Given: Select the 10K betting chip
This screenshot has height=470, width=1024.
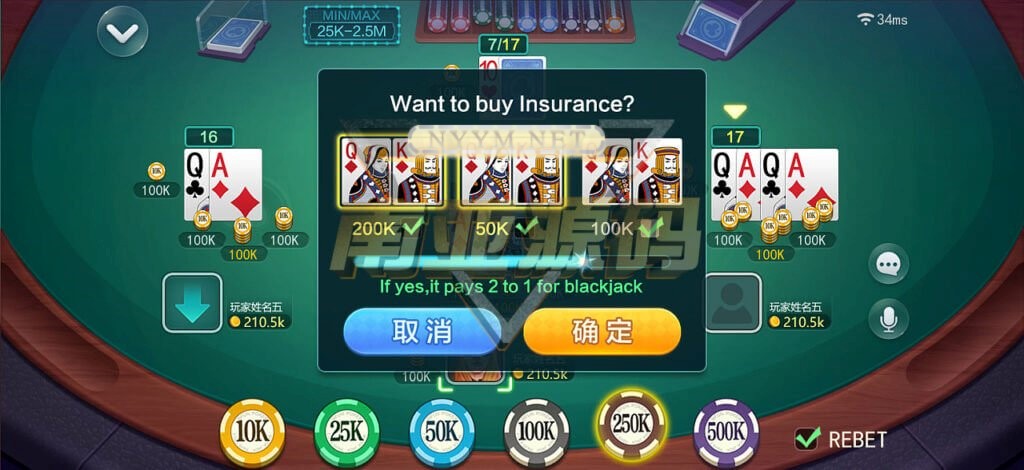Looking at the screenshot, I should point(252,432).
